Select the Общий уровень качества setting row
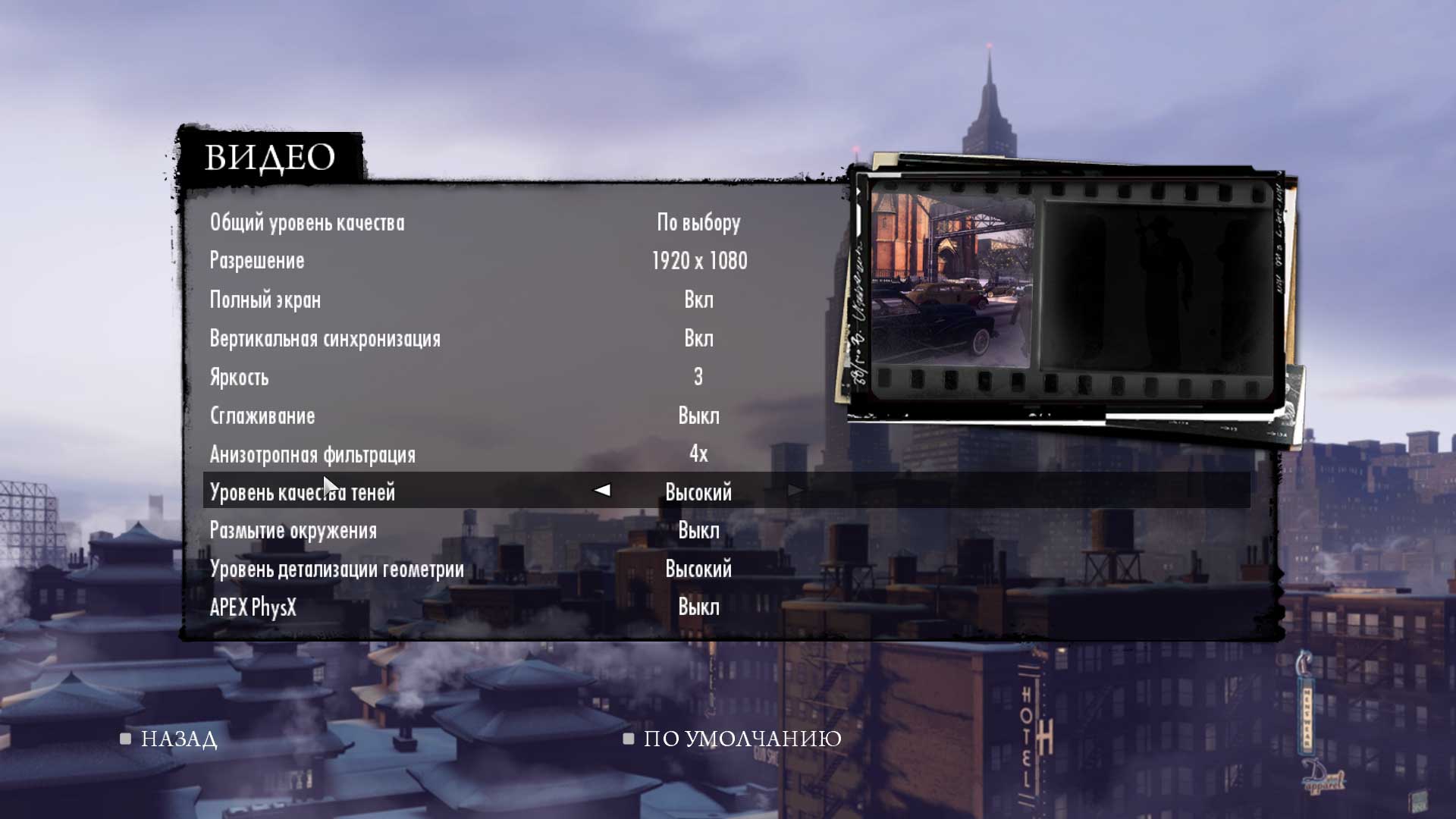The image size is (1456, 819). pos(307,223)
